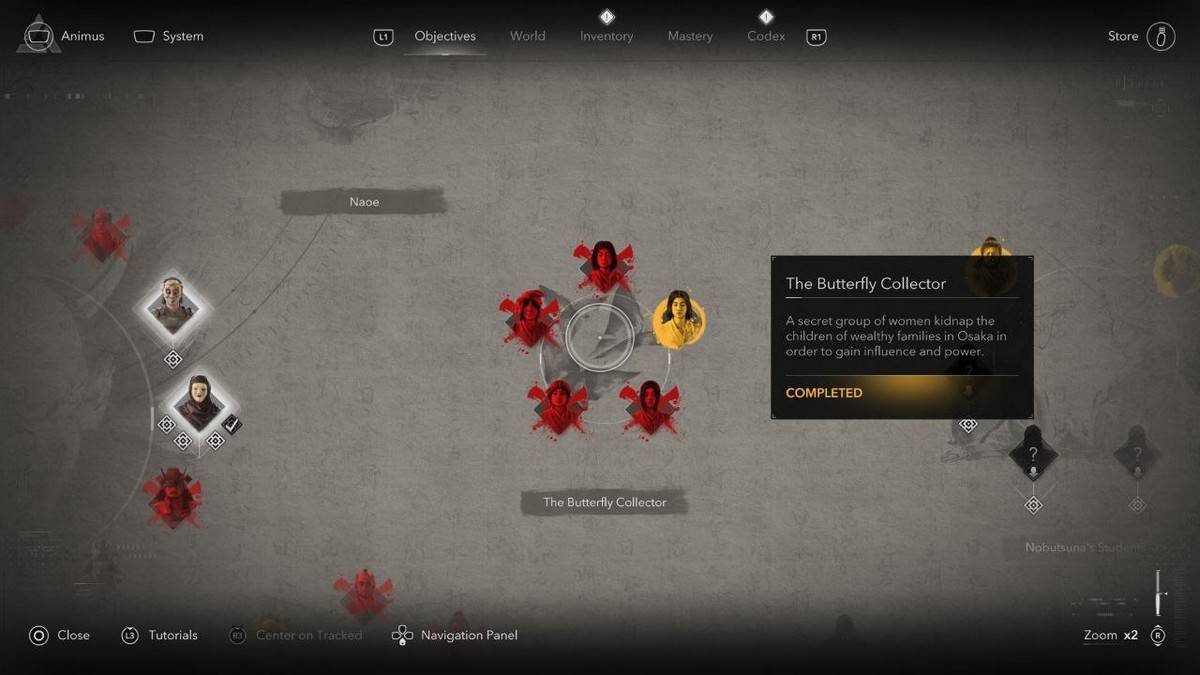Switch to the Inventory tab
This screenshot has height=675, width=1200.
click(607, 36)
